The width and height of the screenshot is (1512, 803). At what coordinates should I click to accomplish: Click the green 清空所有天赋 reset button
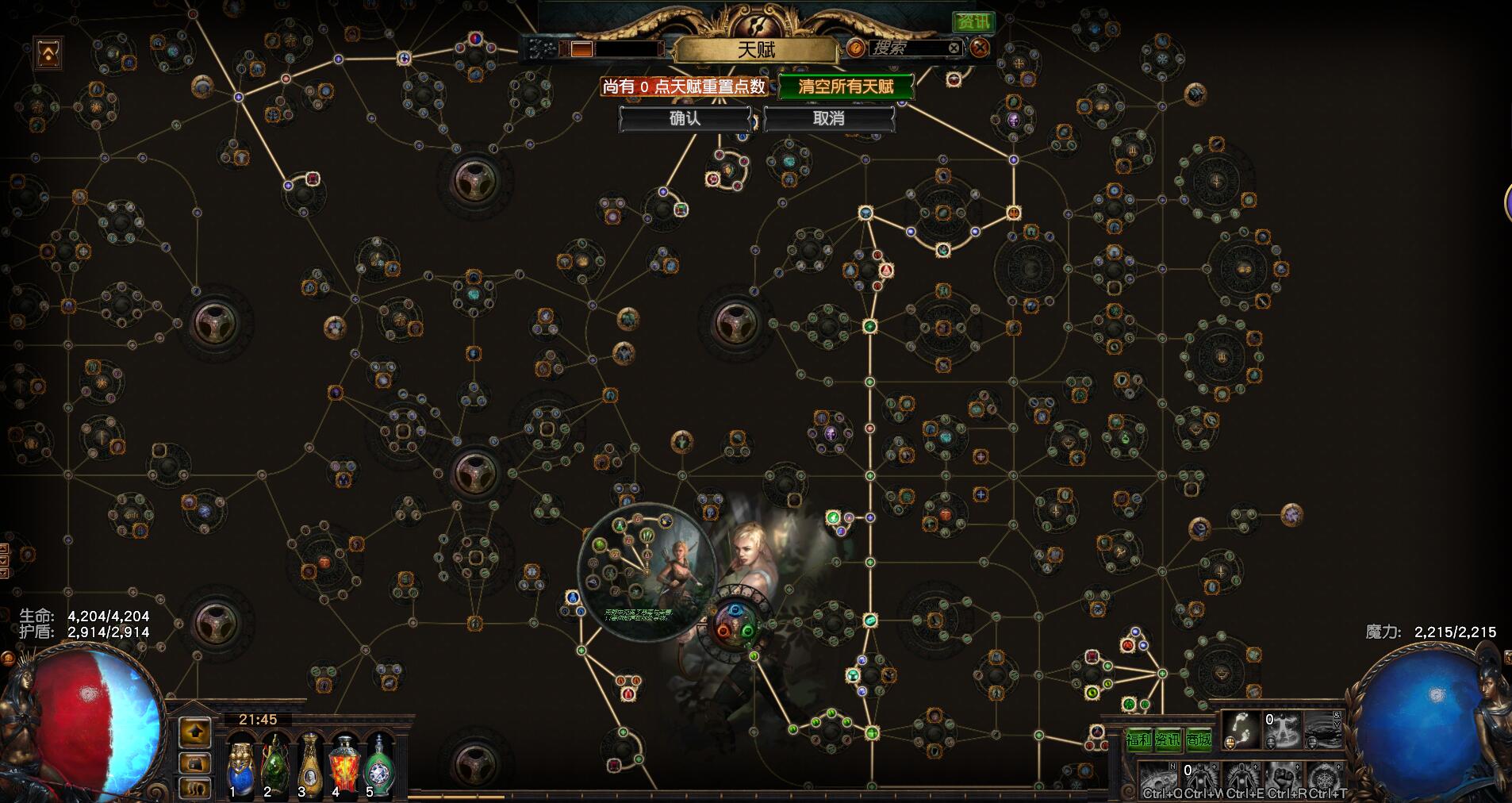[846, 86]
